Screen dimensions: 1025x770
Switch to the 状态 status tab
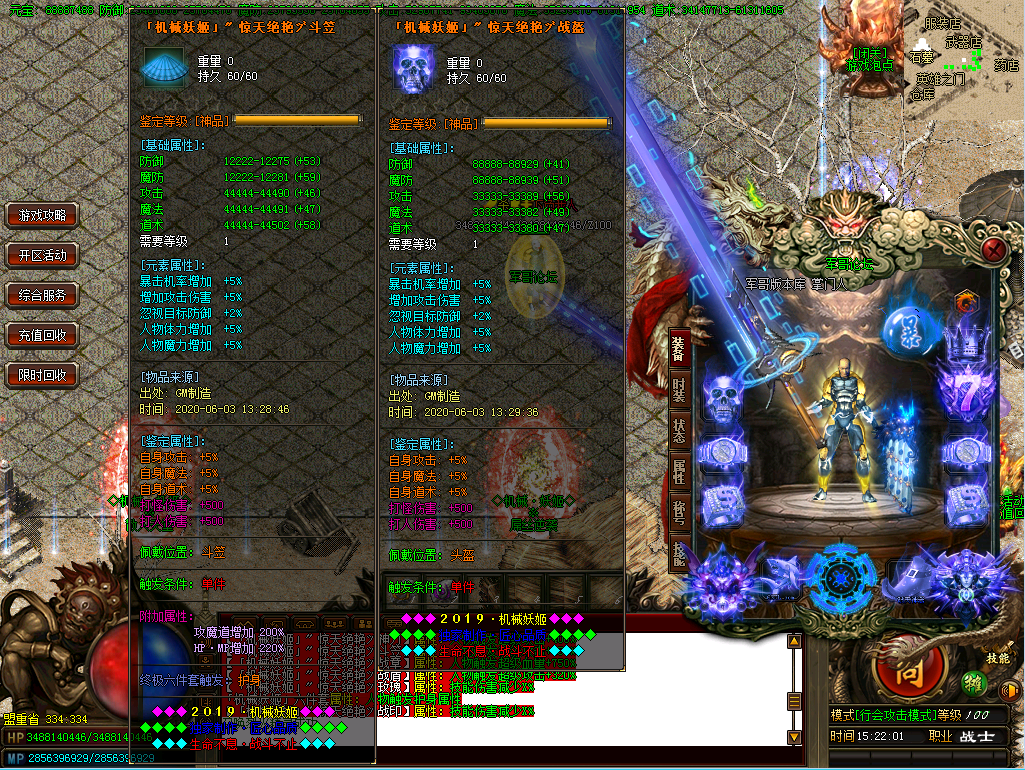(x=679, y=433)
